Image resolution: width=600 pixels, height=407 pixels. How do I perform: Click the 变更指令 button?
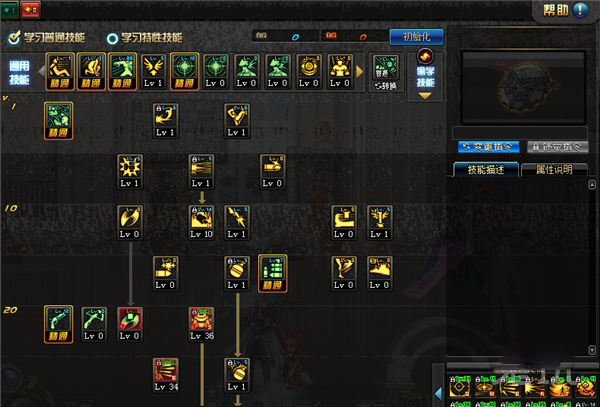485,147
